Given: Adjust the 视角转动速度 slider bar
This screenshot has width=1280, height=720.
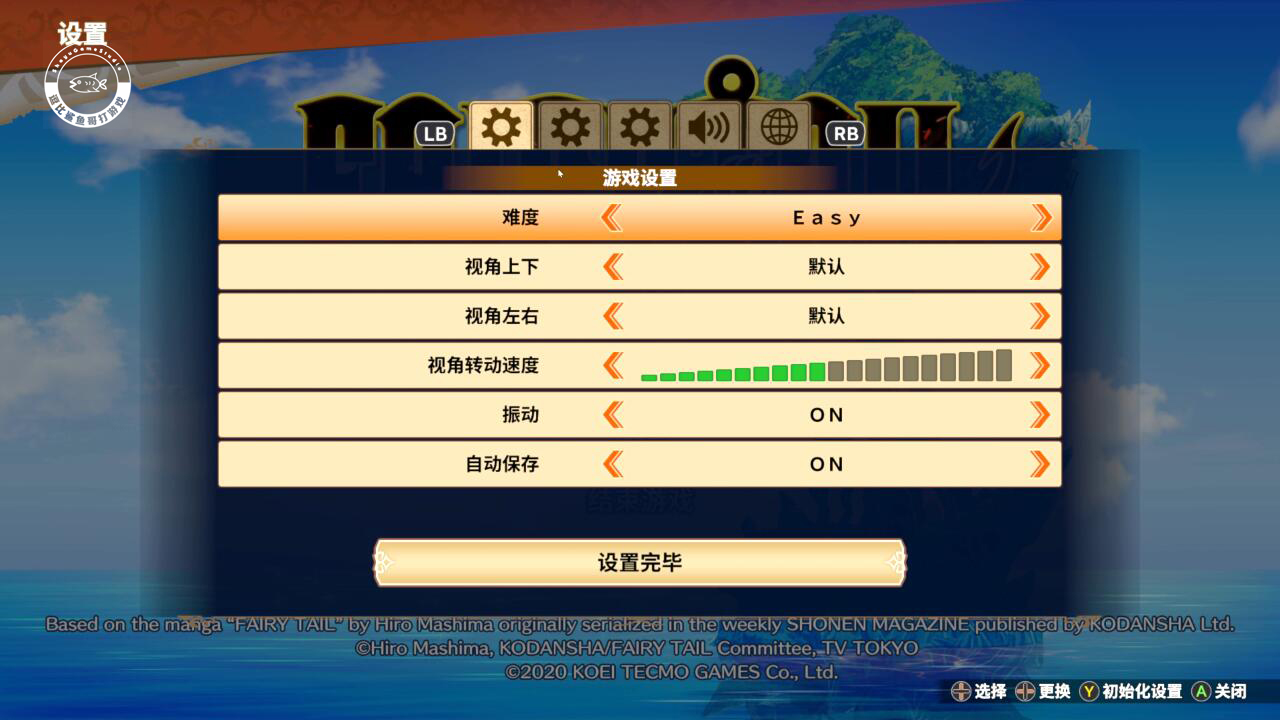Looking at the screenshot, I should point(825,367).
